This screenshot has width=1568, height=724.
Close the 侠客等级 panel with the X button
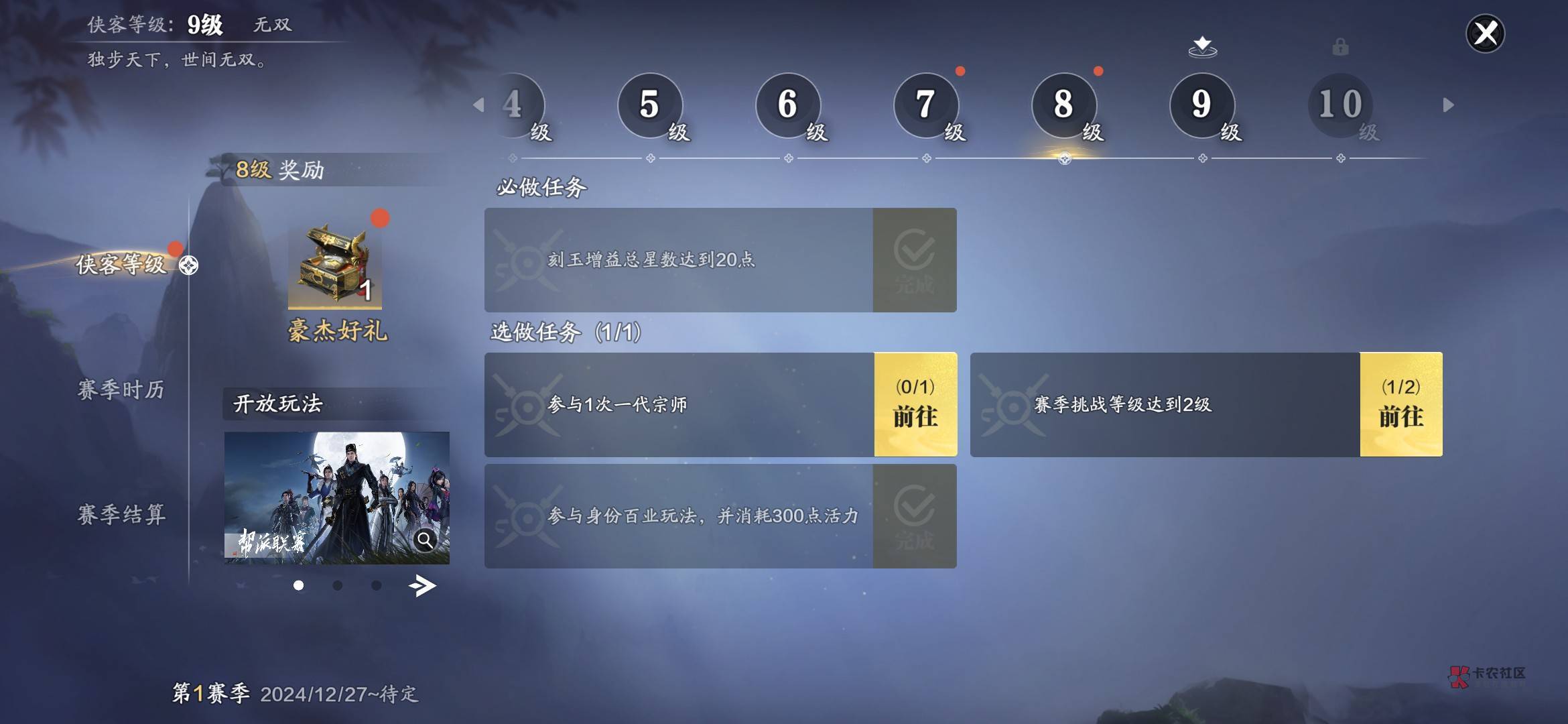pos(1485,34)
